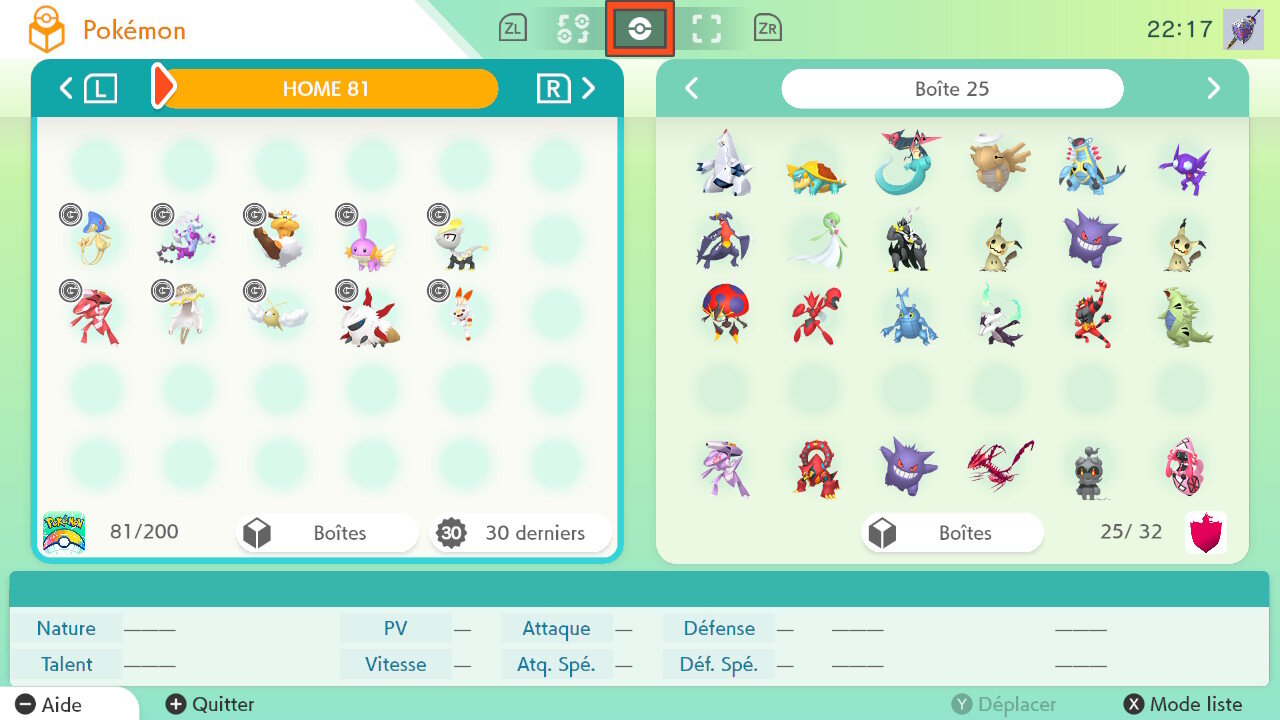Select the Poké Ball mode icon

click(x=640, y=29)
